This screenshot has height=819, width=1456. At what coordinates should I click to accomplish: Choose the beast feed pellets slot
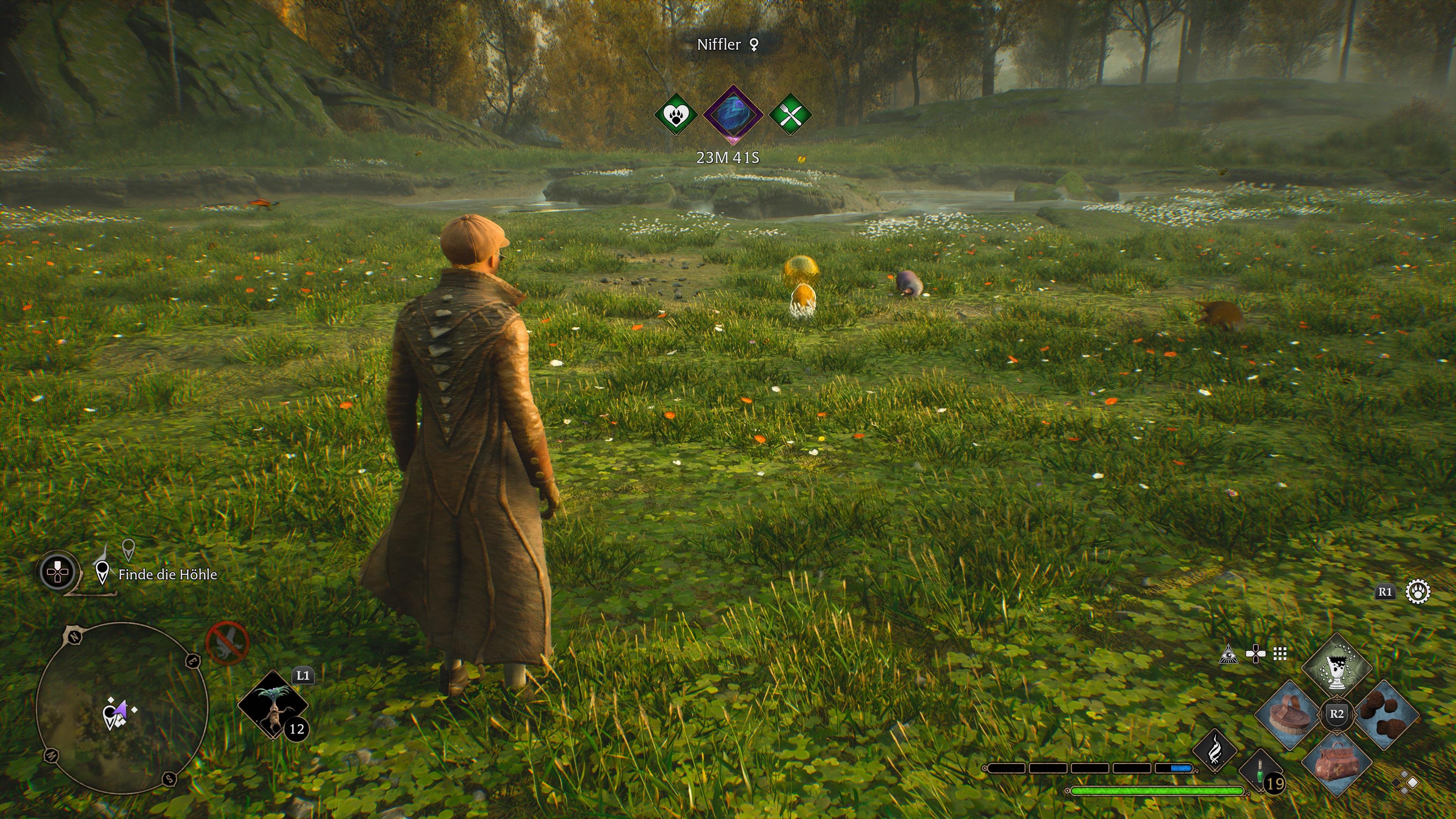[x=1387, y=714]
